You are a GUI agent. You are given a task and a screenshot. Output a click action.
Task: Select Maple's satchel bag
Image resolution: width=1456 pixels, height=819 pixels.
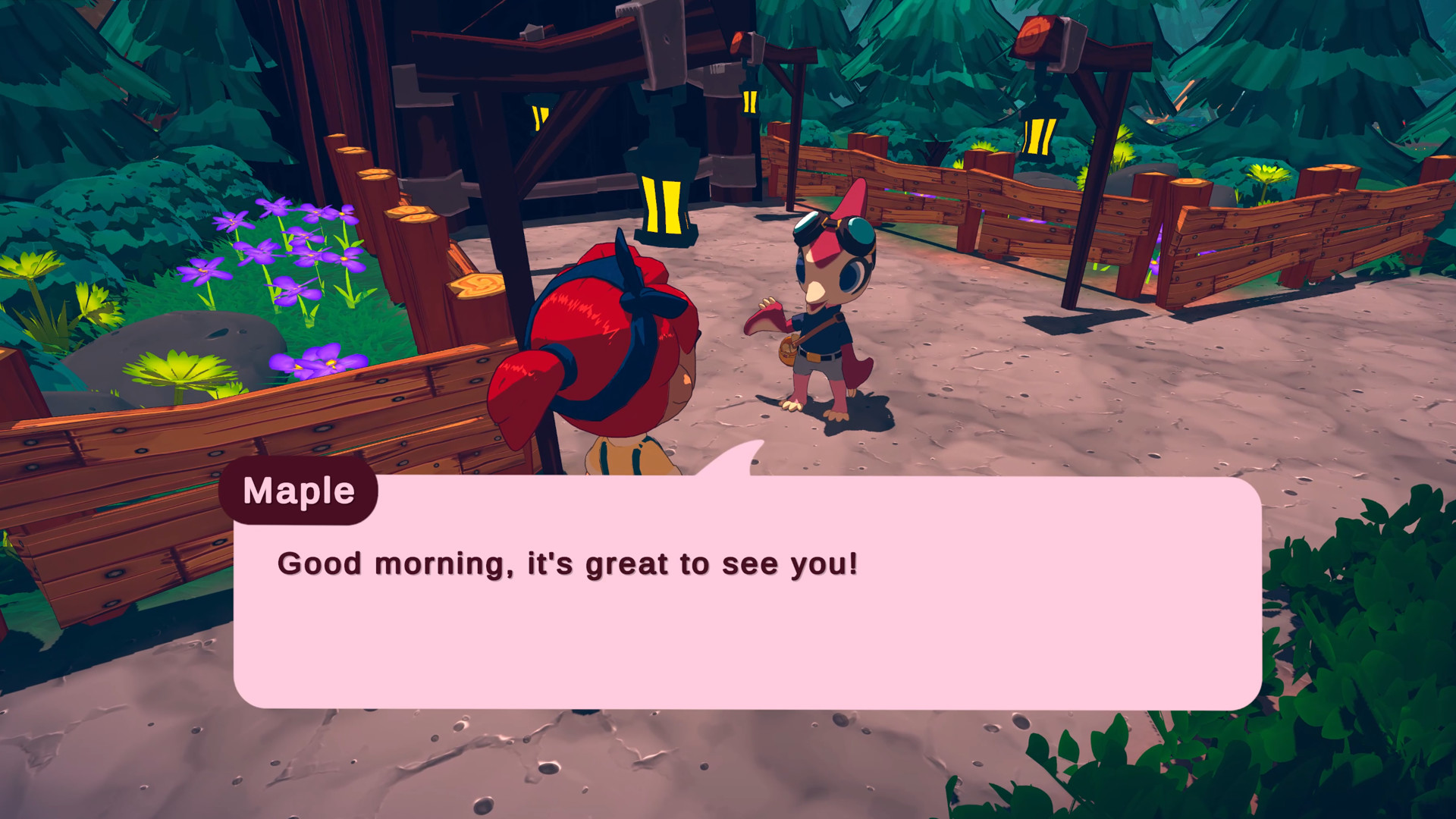click(x=787, y=350)
